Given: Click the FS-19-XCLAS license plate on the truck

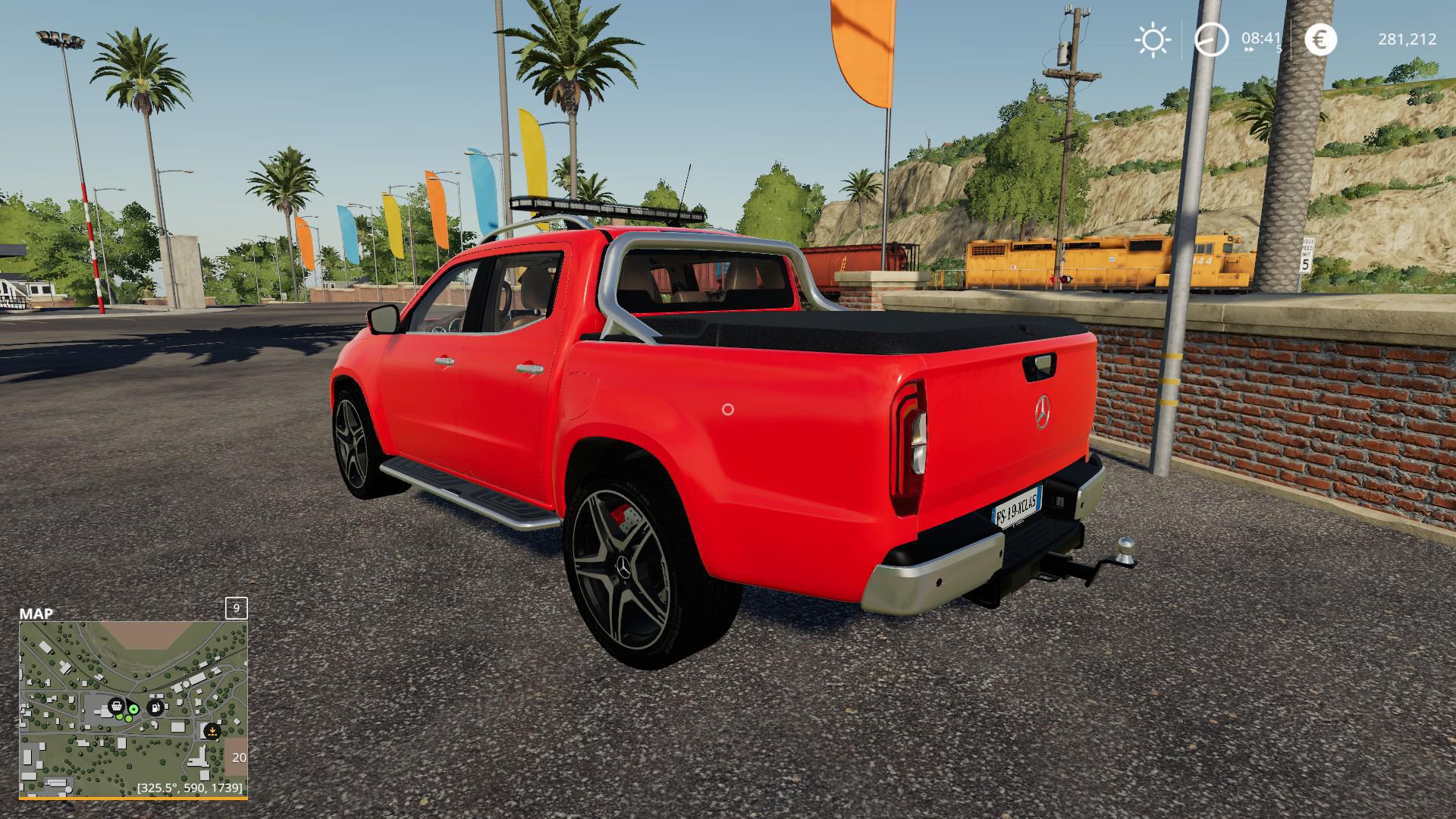Looking at the screenshot, I should click(1015, 506).
